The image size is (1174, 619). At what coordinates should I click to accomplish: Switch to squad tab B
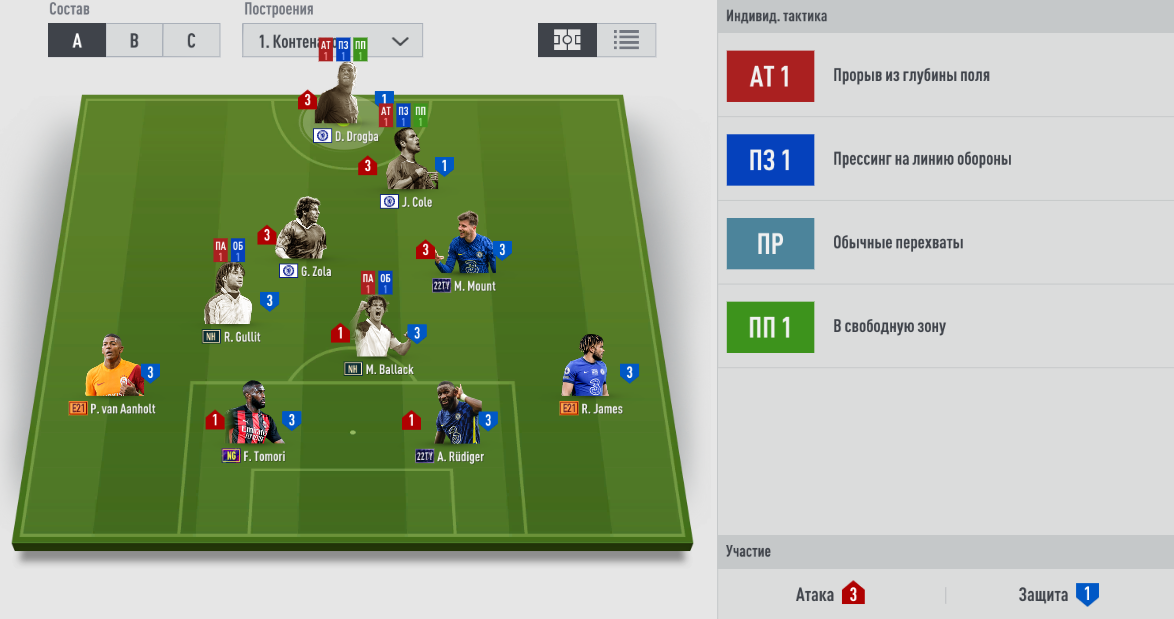click(135, 41)
